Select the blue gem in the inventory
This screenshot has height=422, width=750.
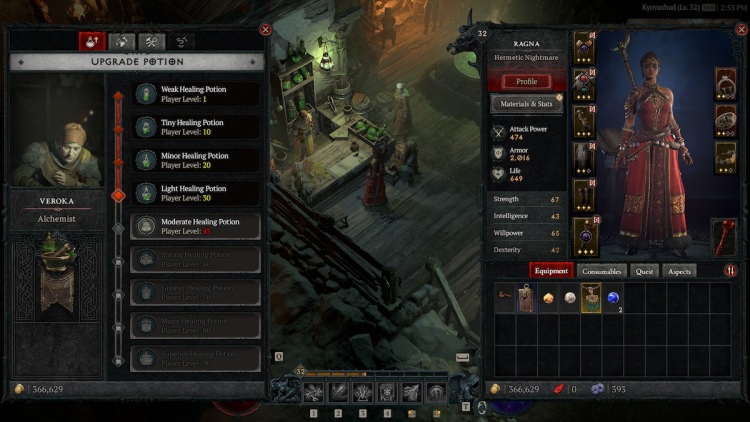(612, 298)
